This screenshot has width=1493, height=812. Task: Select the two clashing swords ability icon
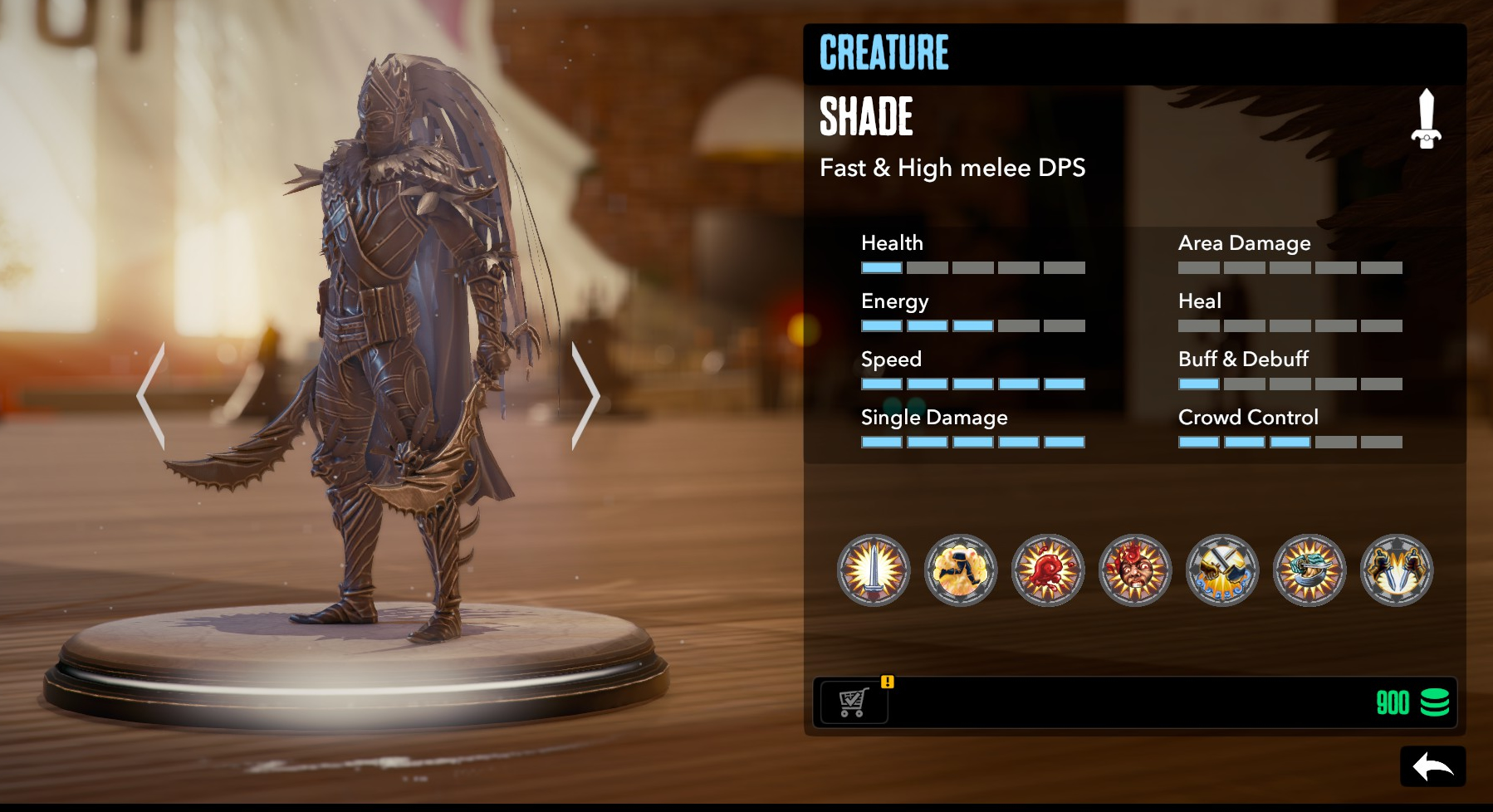(1222, 570)
